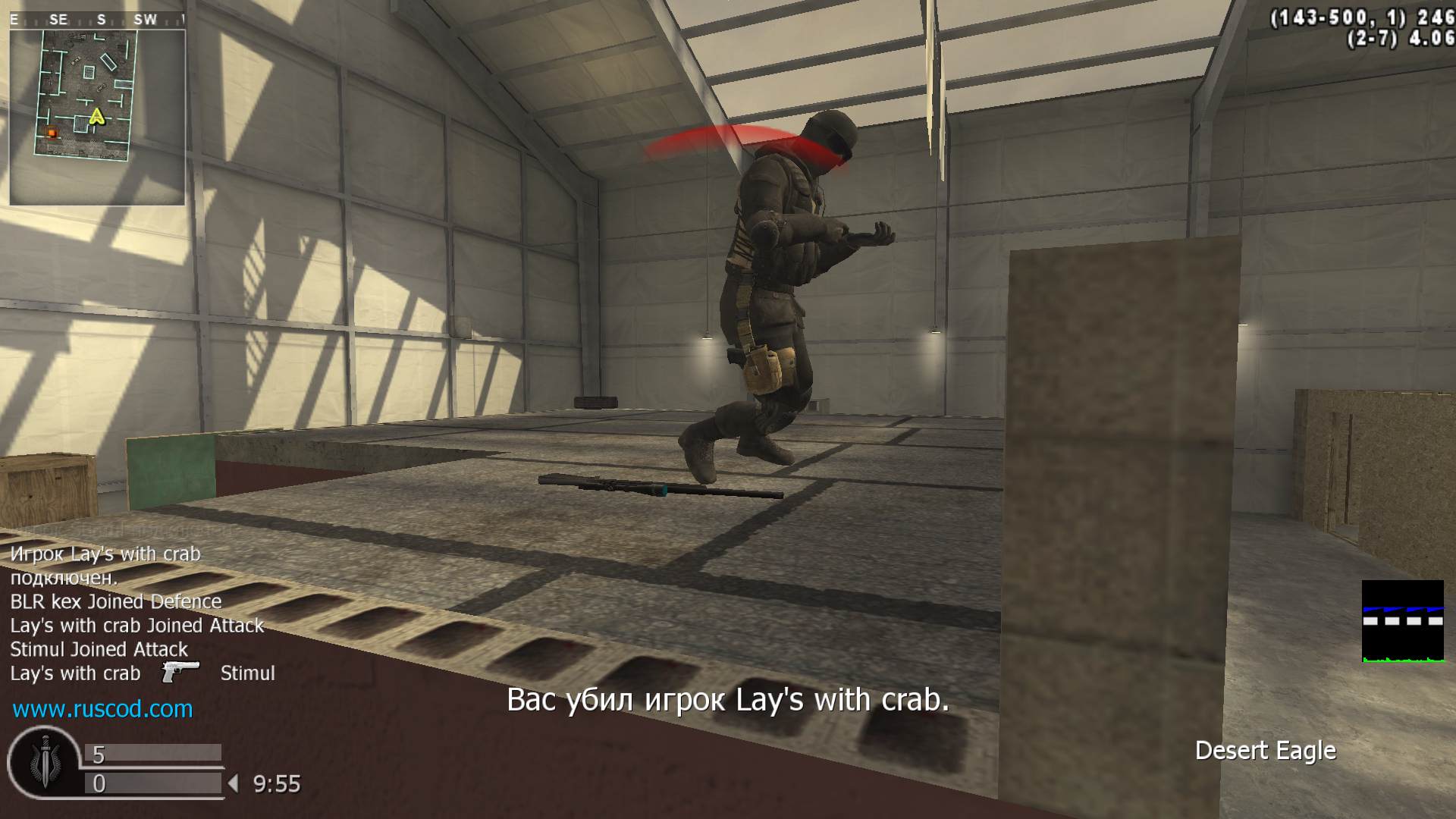Screen dimensions: 1456x819
Task: Click the Desert Eagle weapon name label
Action: (1266, 750)
